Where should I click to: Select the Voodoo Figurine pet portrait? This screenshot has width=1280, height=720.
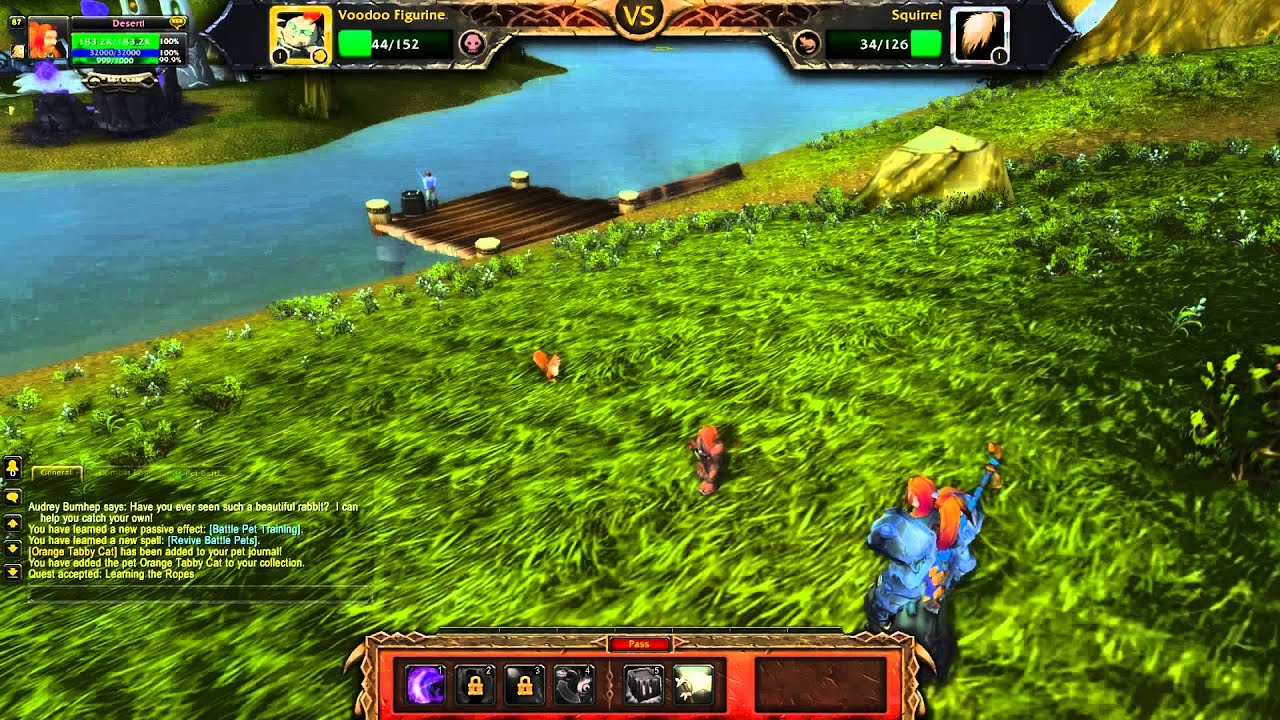click(x=300, y=36)
